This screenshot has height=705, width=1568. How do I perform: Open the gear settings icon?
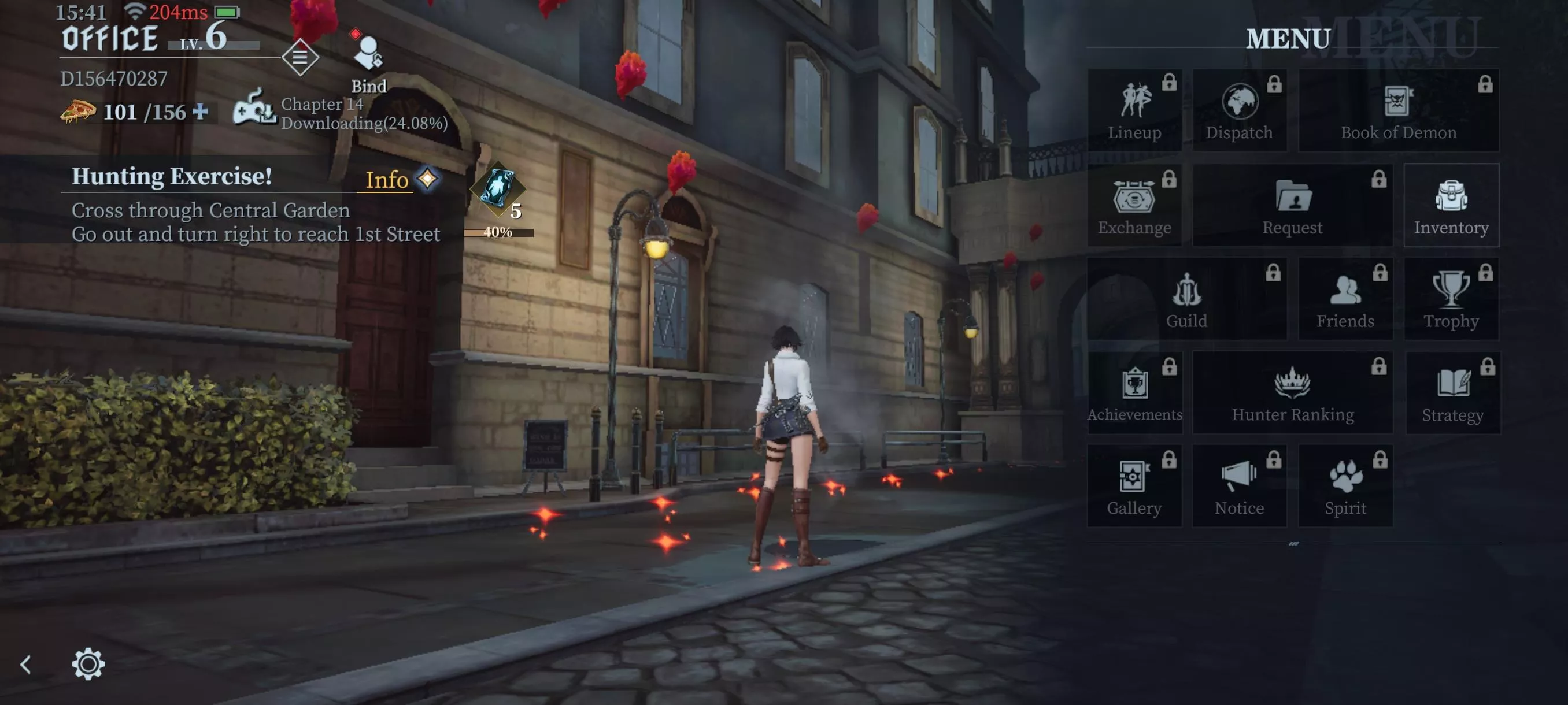88,663
